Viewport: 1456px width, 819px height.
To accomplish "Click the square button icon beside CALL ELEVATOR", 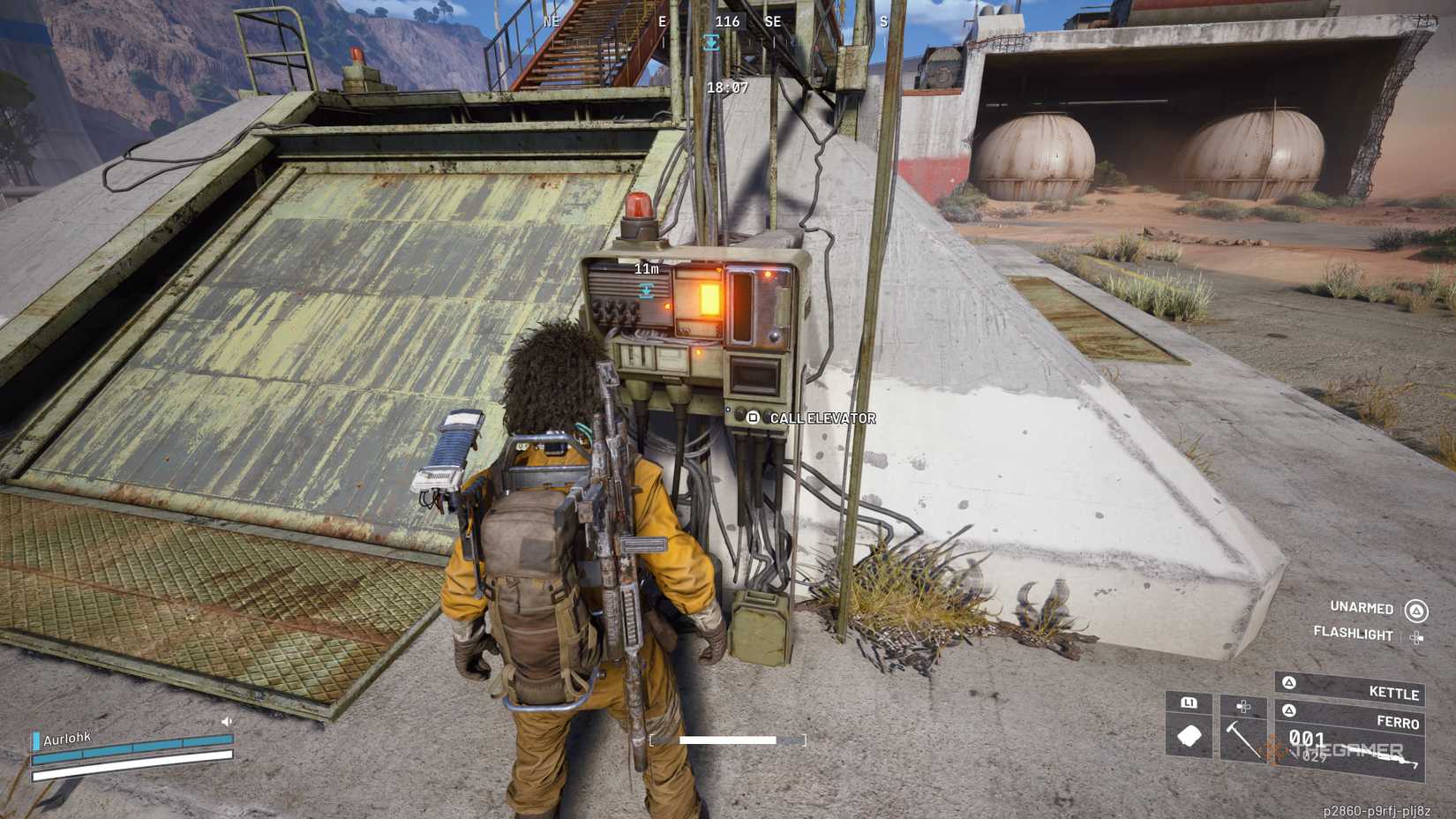I will click(754, 417).
